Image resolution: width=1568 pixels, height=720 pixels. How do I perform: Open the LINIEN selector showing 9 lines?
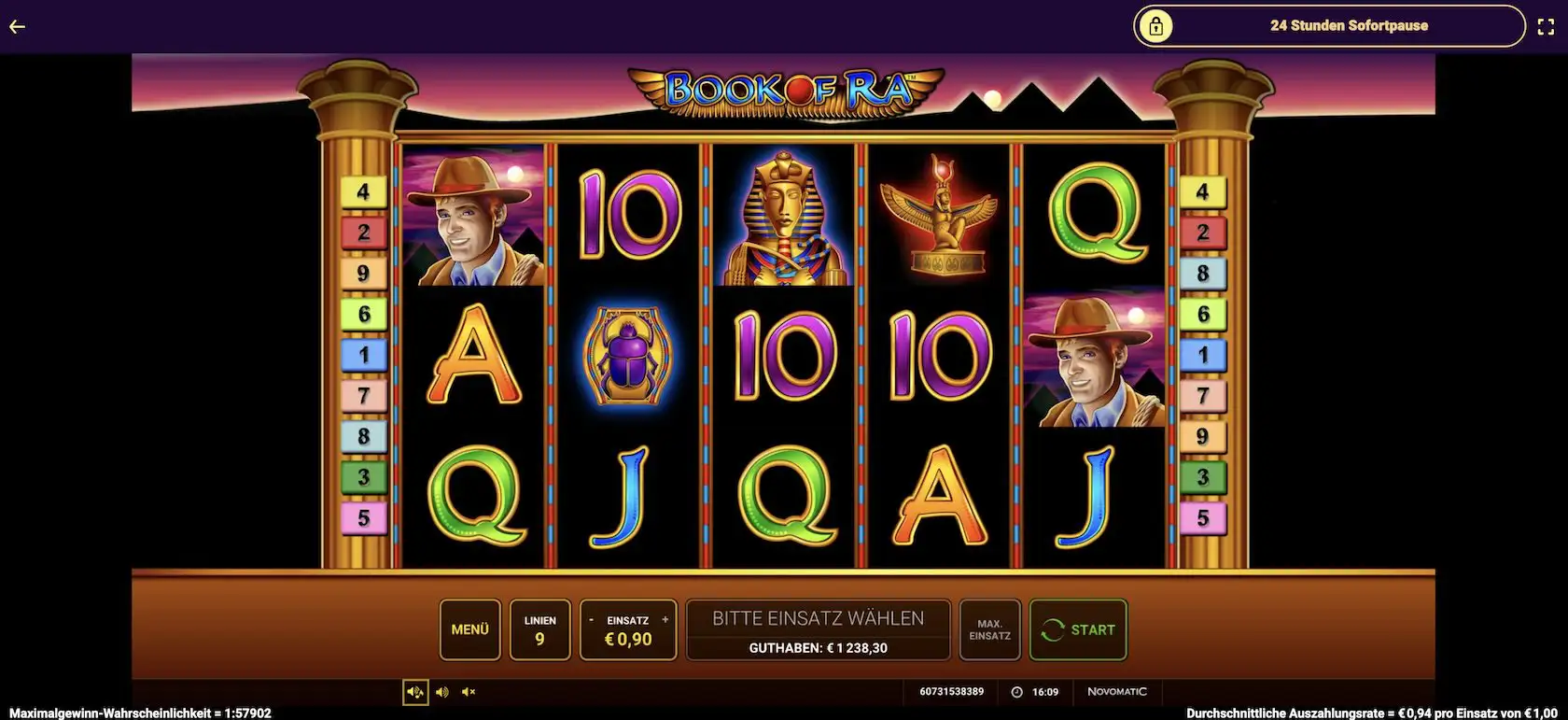point(539,630)
